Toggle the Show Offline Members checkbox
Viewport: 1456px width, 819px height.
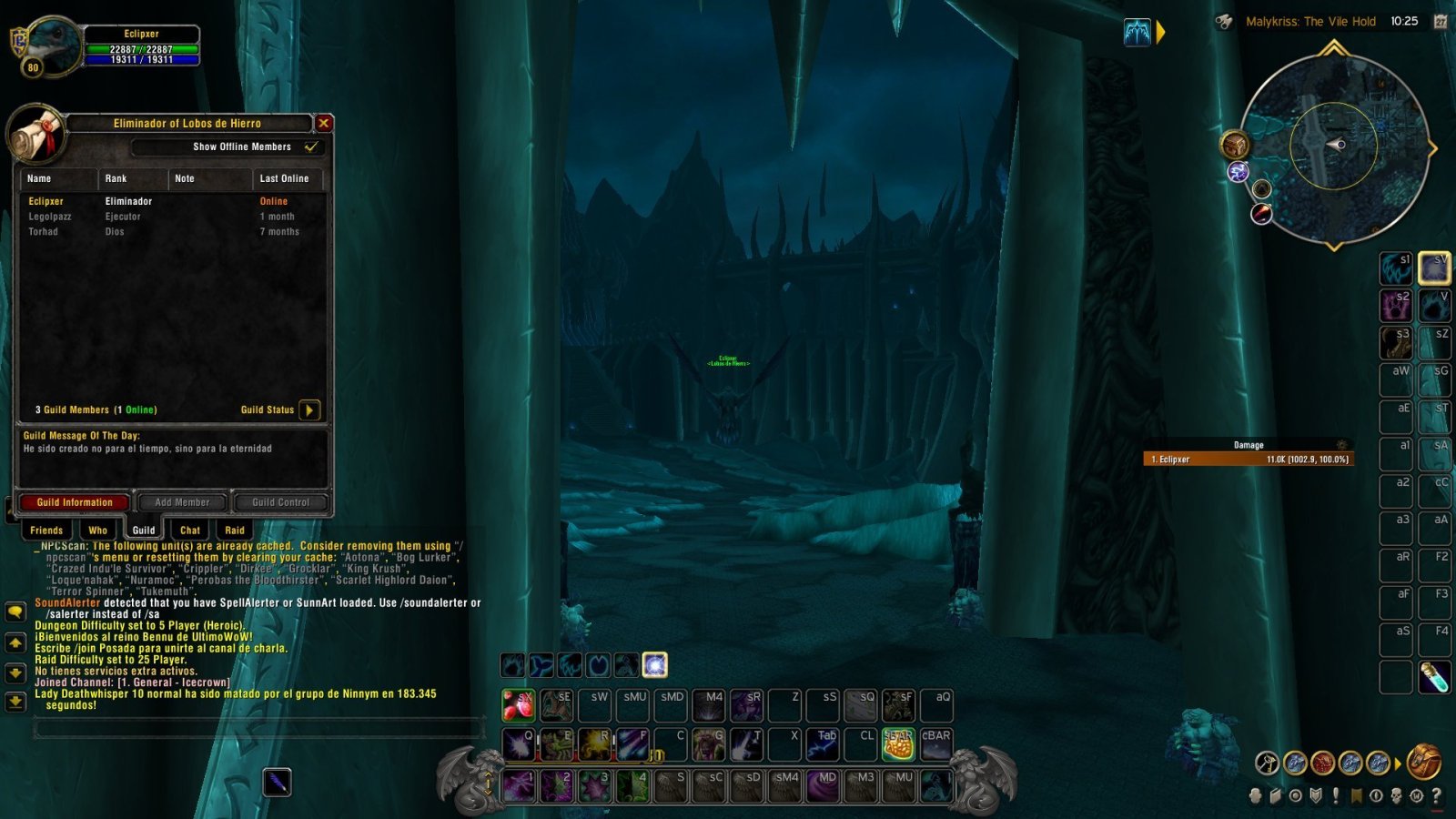[310, 147]
